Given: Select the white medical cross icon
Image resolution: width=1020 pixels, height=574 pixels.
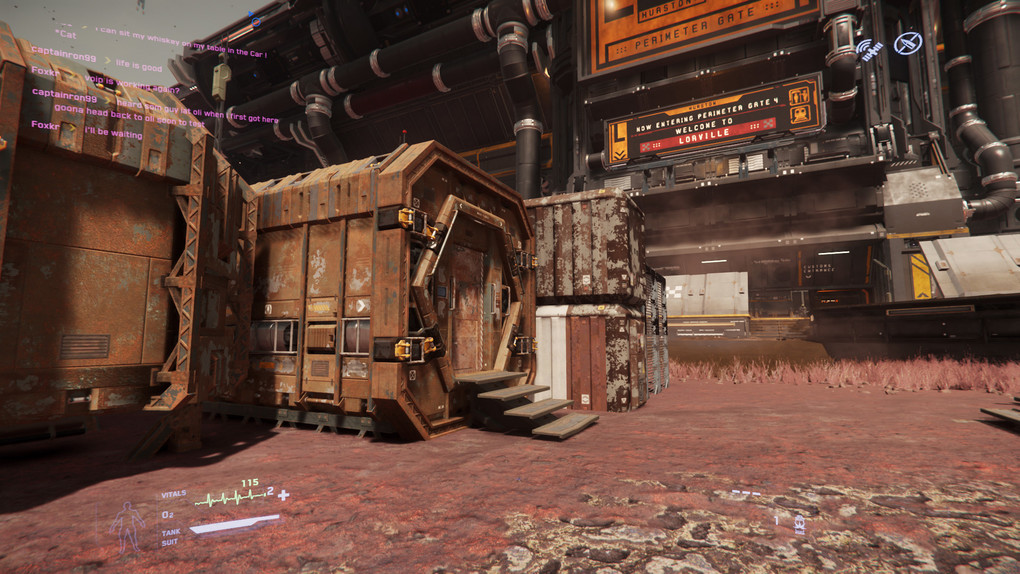Looking at the screenshot, I should pos(284,495).
